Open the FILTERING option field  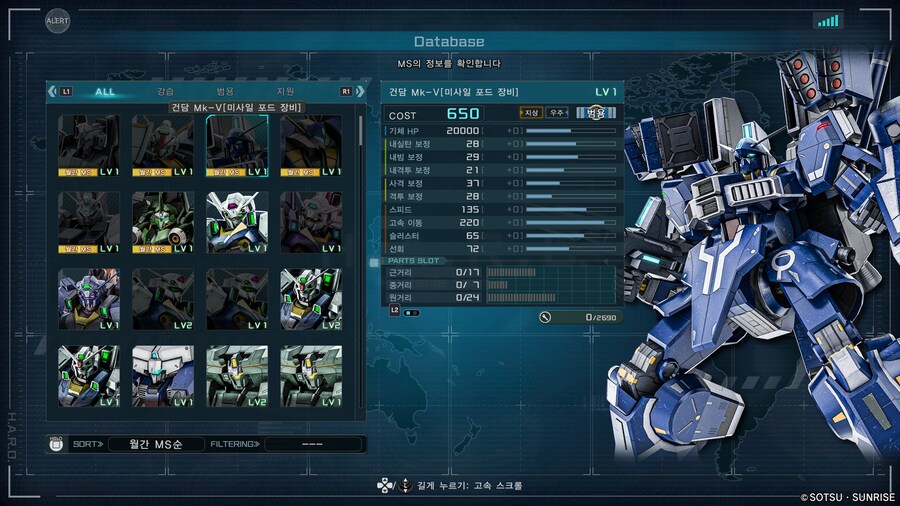tap(313, 443)
